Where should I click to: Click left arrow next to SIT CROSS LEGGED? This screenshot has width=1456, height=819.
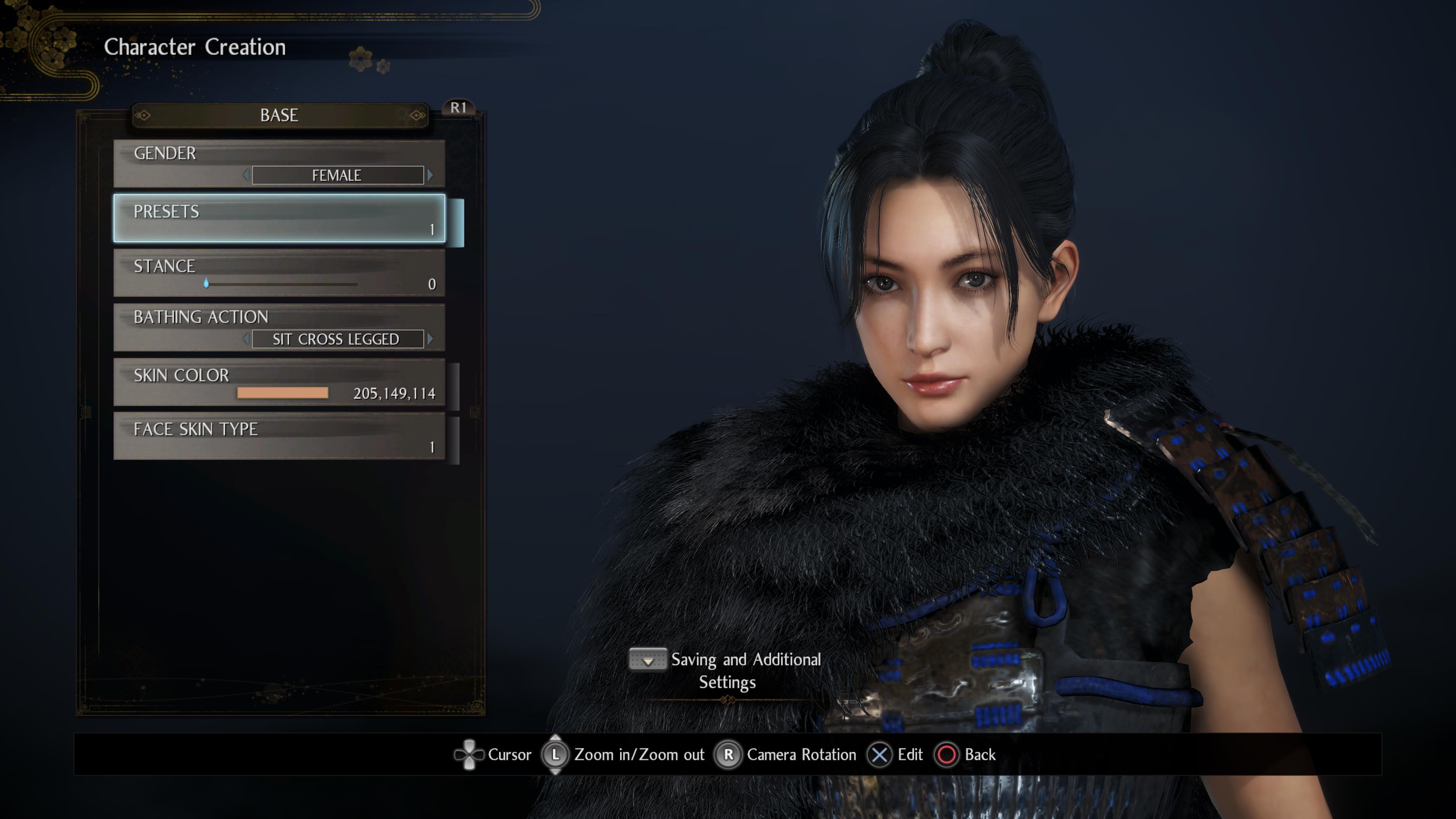(x=246, y=339)
